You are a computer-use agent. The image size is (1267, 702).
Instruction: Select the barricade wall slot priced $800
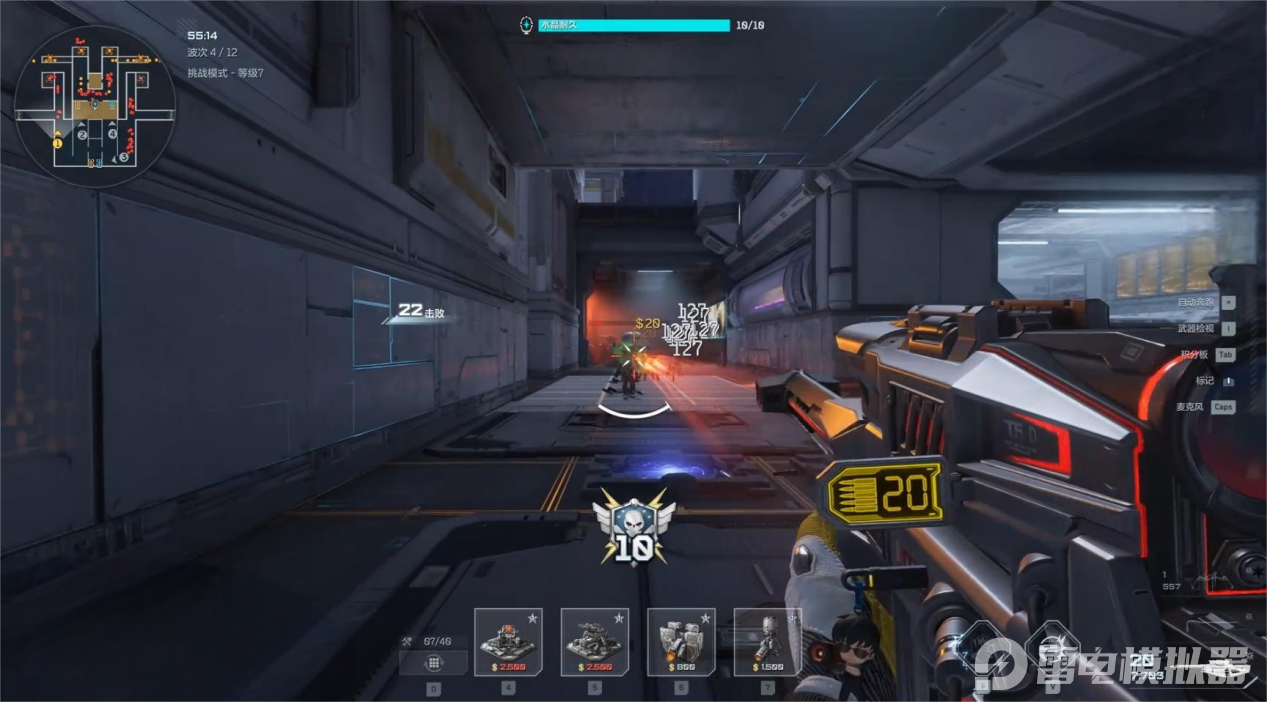tap(681, 641)
